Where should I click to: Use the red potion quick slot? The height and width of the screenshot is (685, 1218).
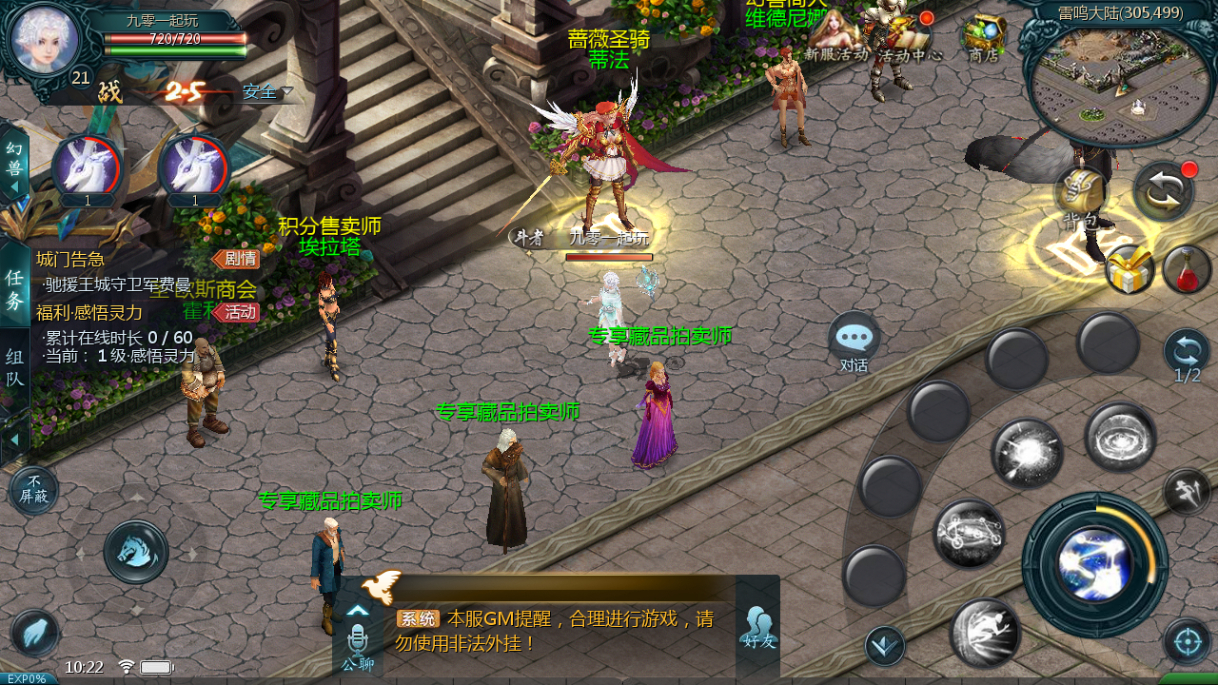click(1187, 269)
